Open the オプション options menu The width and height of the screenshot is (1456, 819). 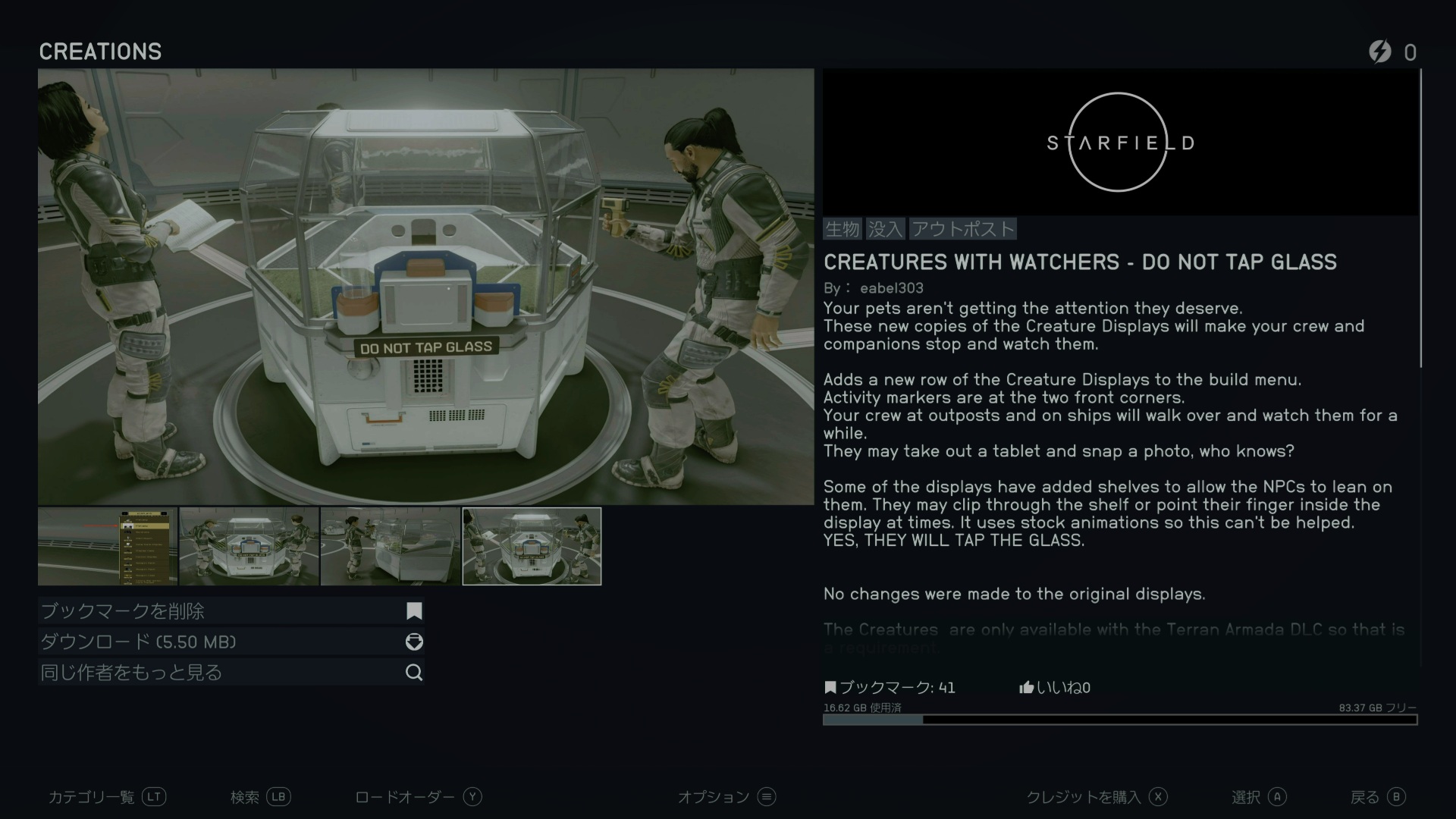coord(726,797)
